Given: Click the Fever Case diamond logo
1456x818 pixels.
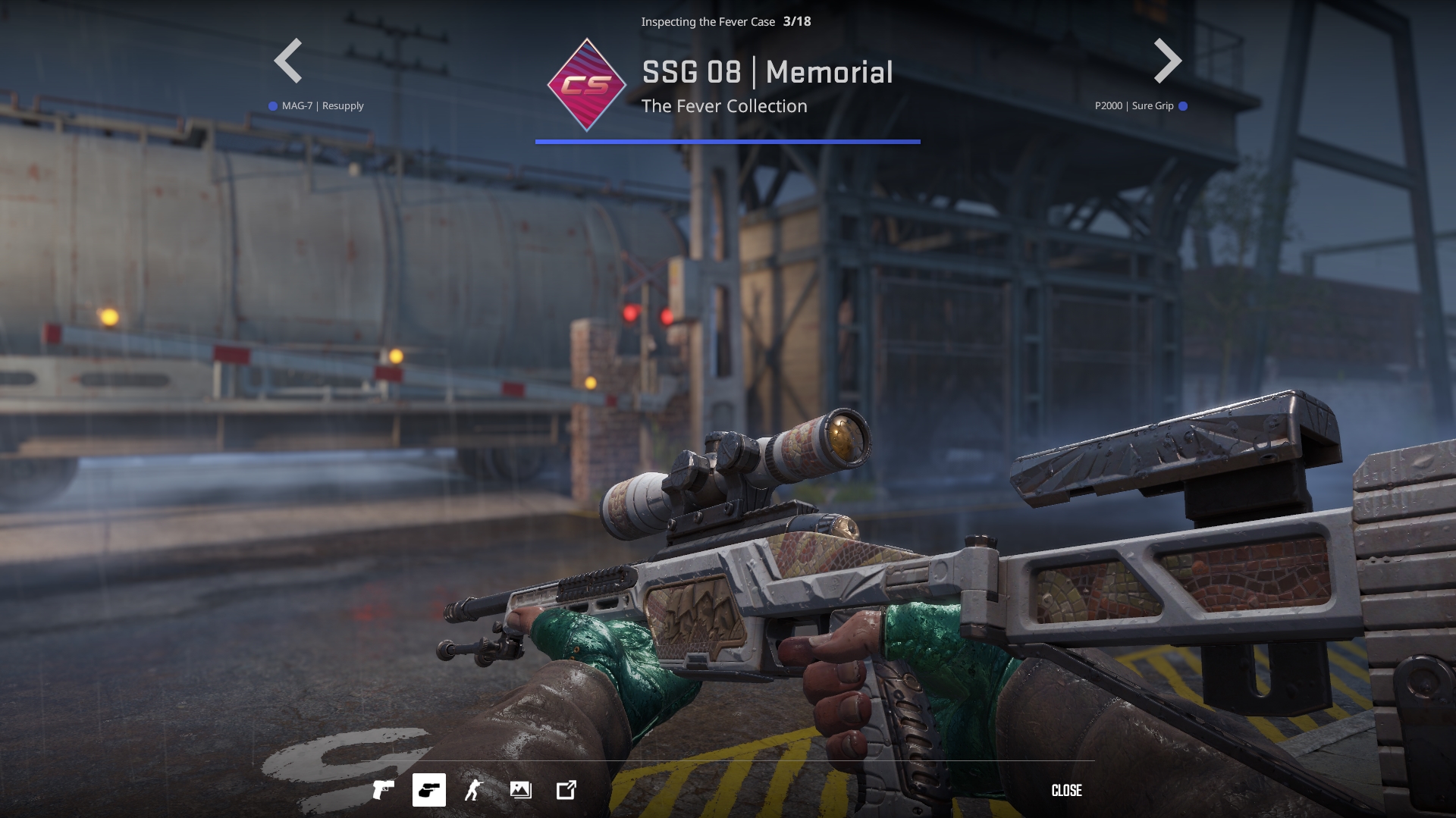Looking at the screenshot, I should click(586, 85).
